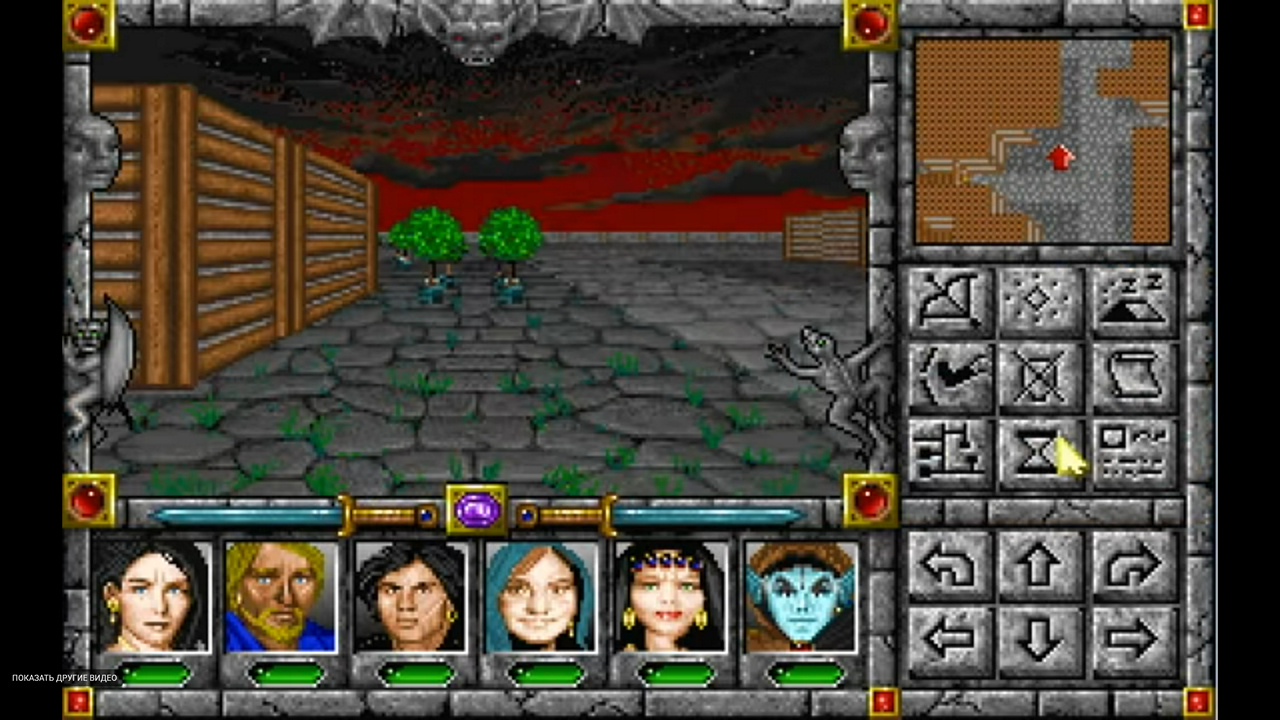Click the move backward down arrow
Image resolution: width=1280 pixels, height=720 pixels.
click(1041, 638)
